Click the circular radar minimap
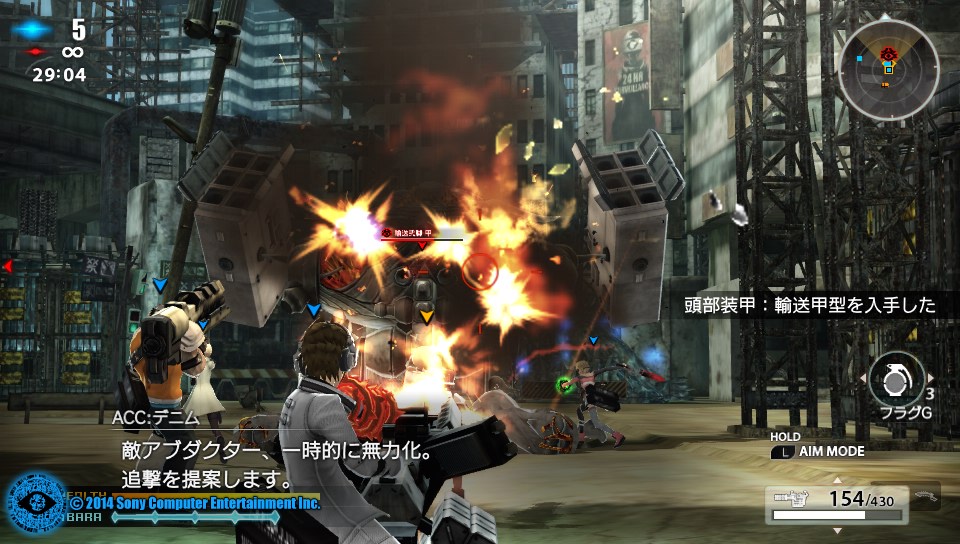This screenshot has height=544, width=960. point(887,68)
